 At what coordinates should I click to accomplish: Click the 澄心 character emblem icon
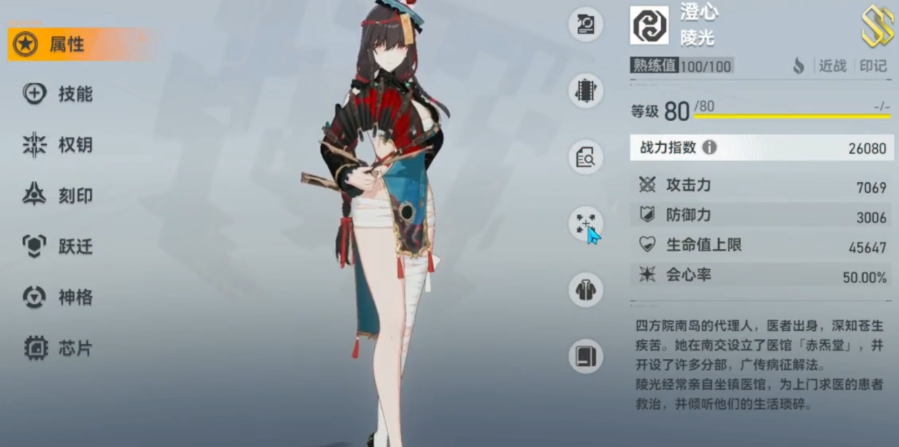tap(649, 25)
